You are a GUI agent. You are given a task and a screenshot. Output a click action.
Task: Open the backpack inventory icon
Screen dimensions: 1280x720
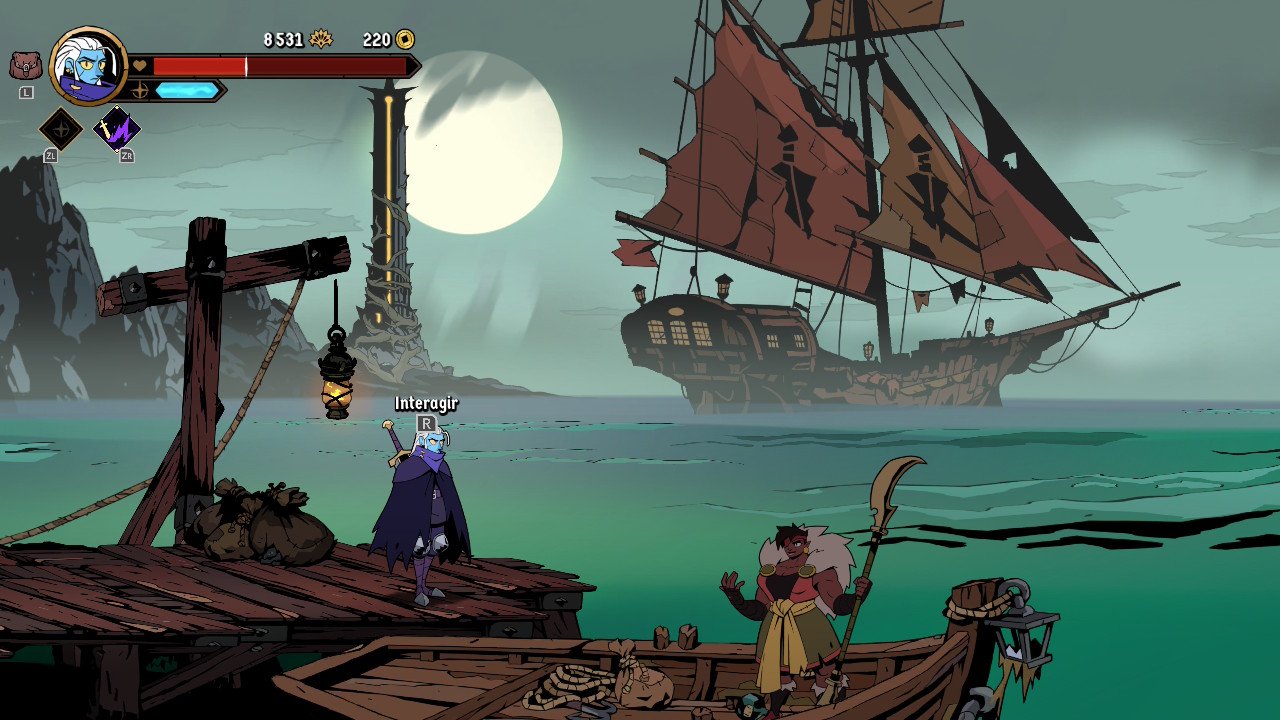[26, 66]
